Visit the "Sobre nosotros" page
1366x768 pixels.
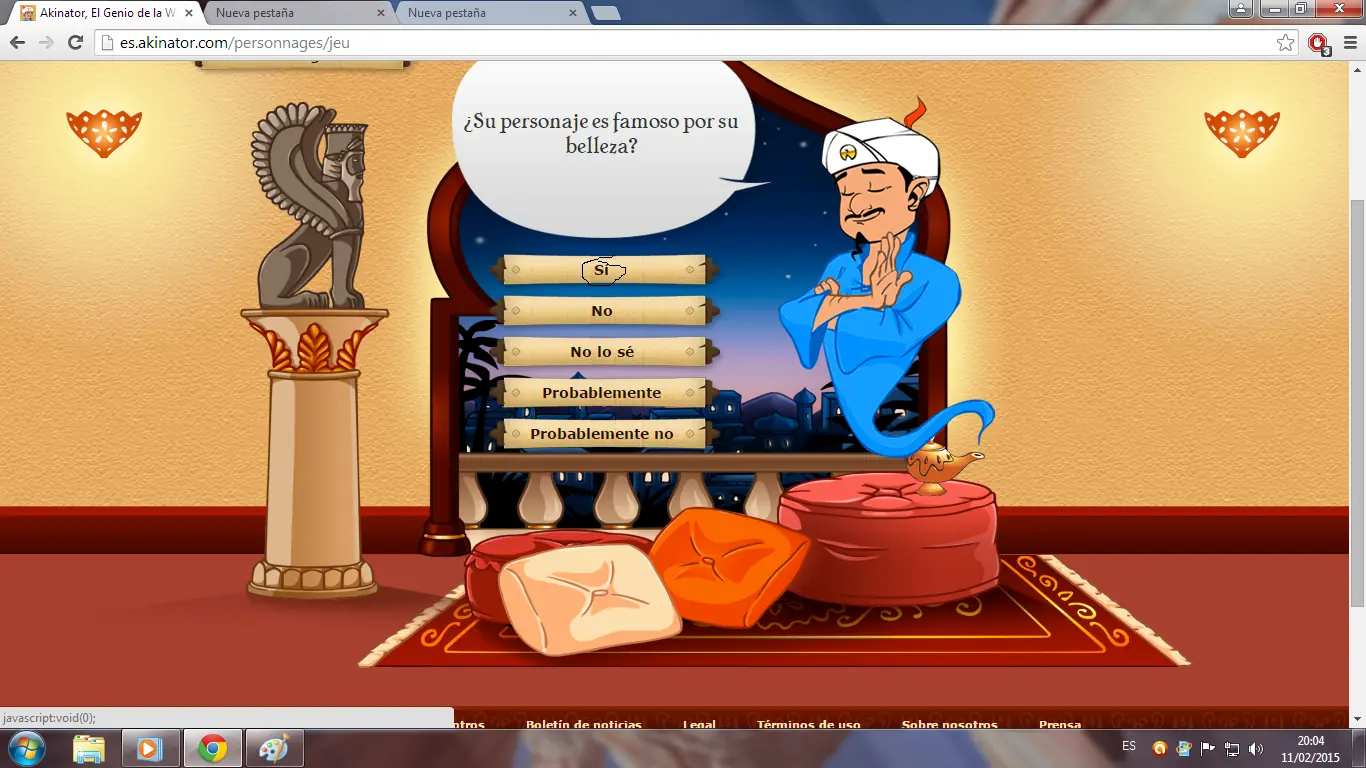point(949,724)
